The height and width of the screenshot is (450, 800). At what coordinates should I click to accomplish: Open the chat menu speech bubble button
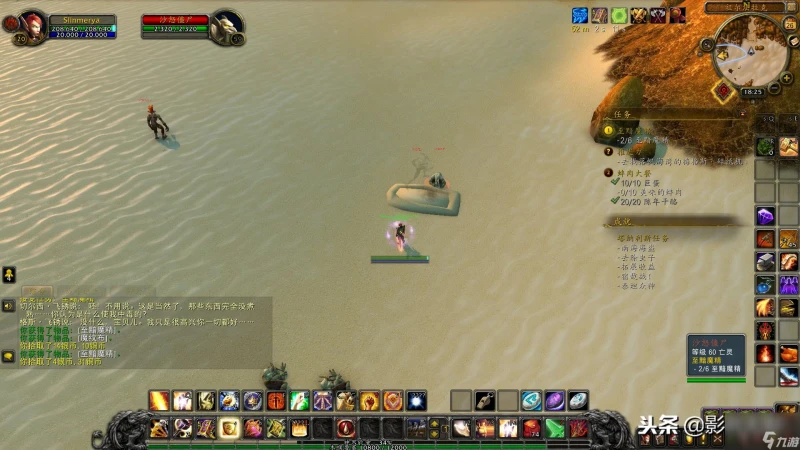8,355
